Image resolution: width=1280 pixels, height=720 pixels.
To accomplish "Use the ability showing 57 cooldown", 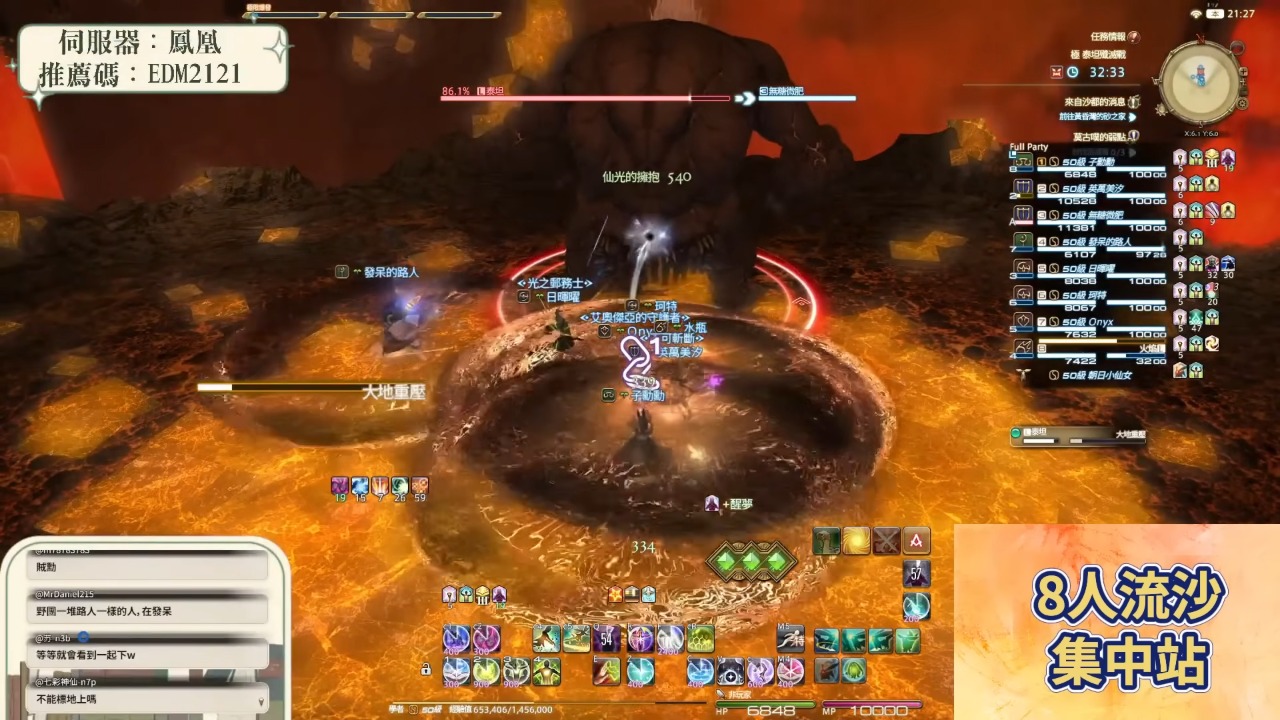I will 917,573.
